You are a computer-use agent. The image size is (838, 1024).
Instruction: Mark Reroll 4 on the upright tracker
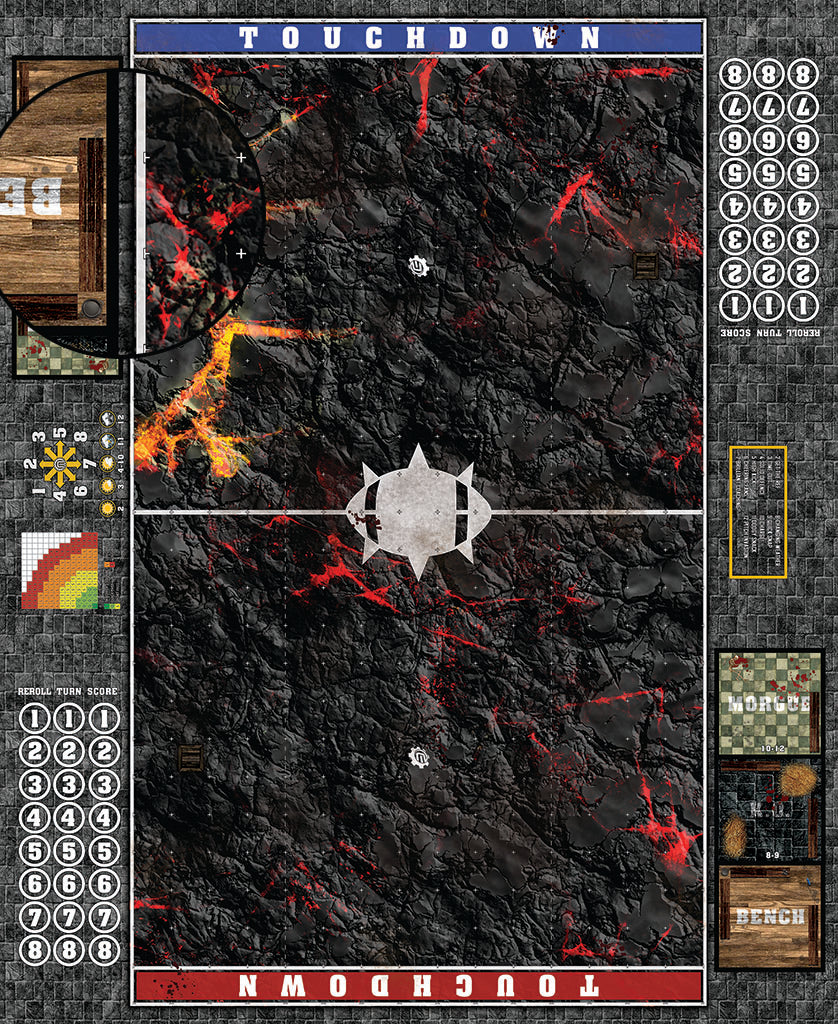click(34, 817)
